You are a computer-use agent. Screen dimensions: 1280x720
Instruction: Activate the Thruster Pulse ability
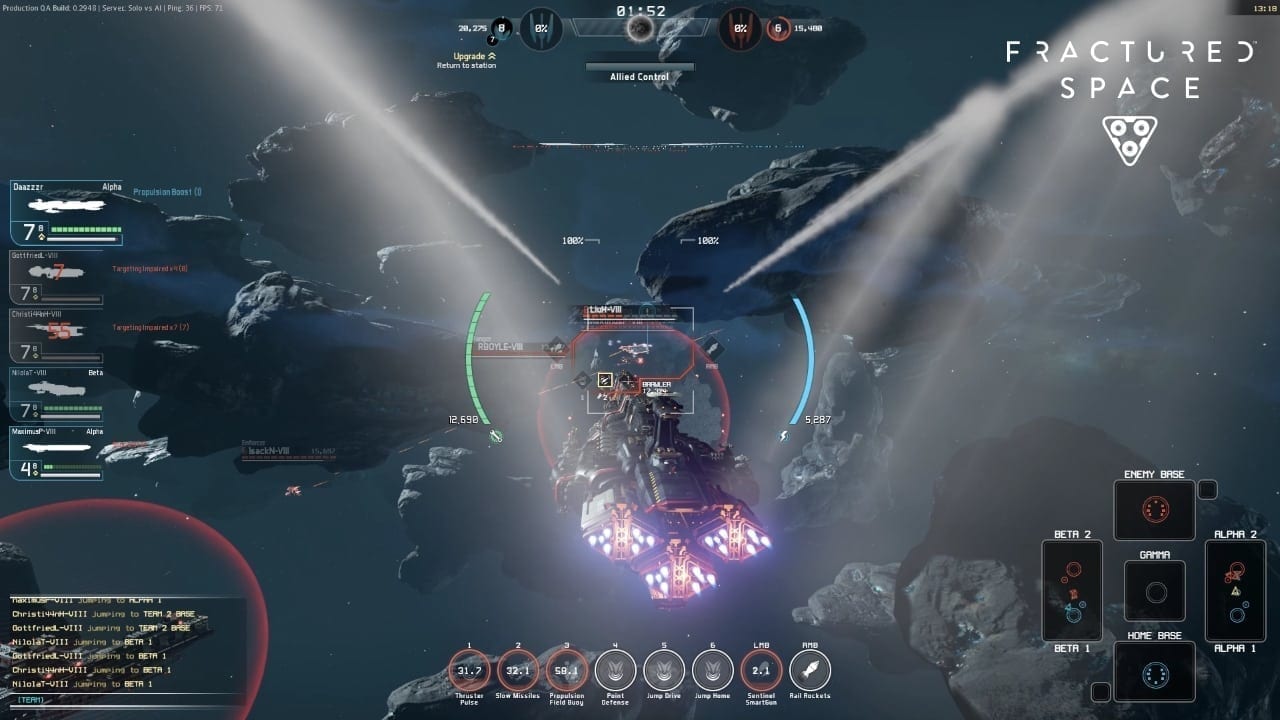click(x=468, y=670)
